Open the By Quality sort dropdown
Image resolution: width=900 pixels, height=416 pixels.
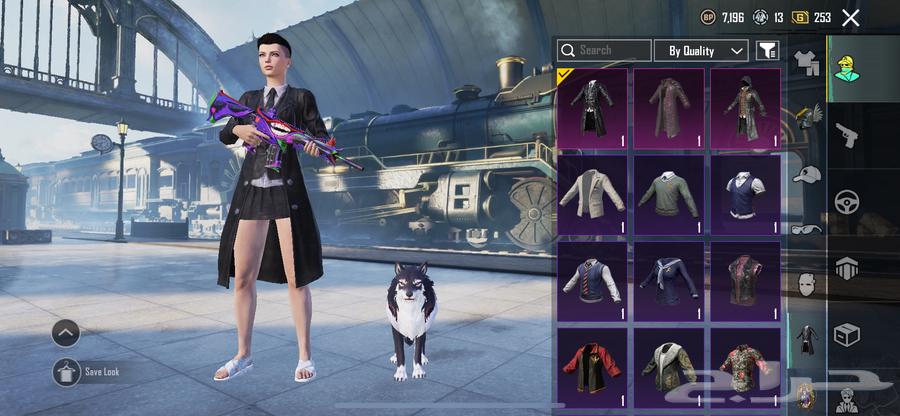[700, 50]
